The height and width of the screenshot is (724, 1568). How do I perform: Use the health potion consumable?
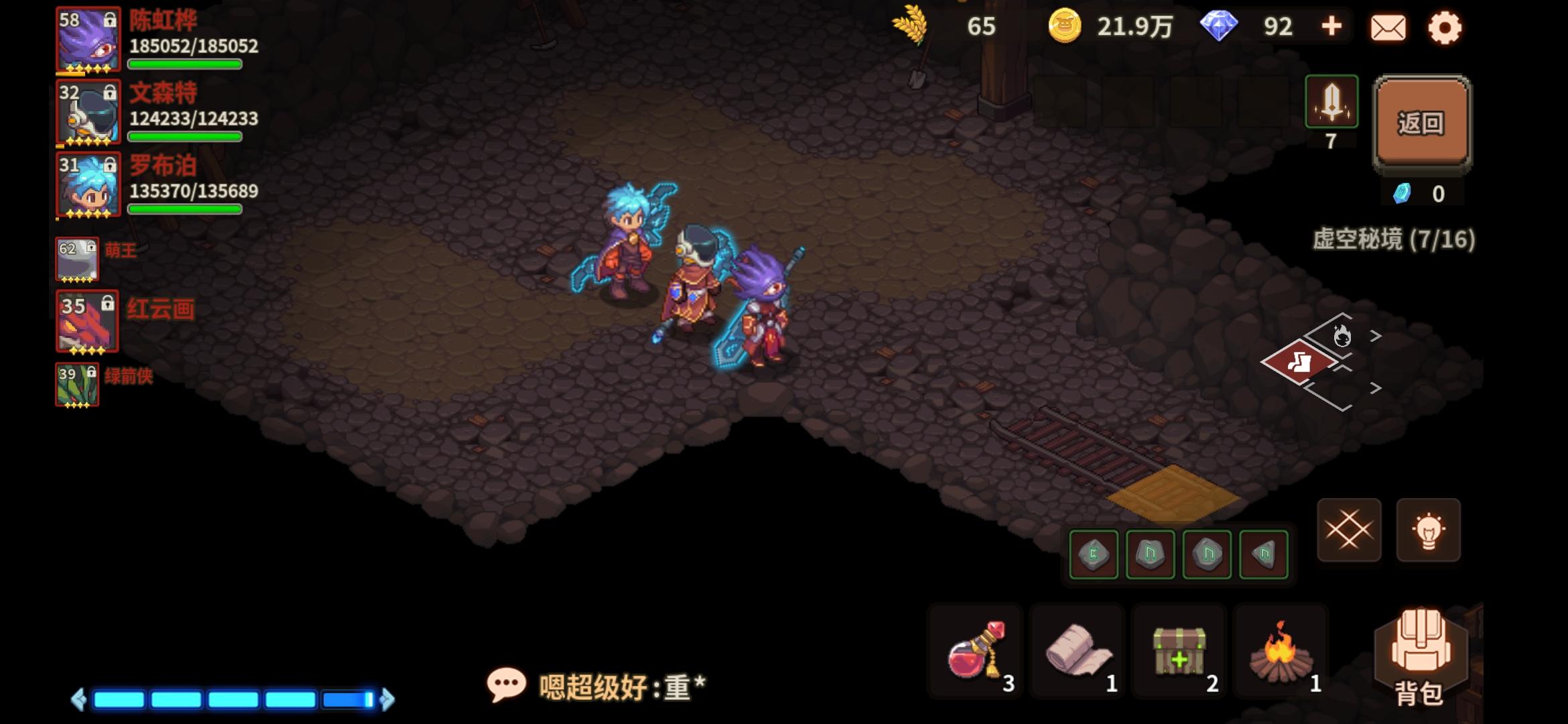click(x=973, y=650)
